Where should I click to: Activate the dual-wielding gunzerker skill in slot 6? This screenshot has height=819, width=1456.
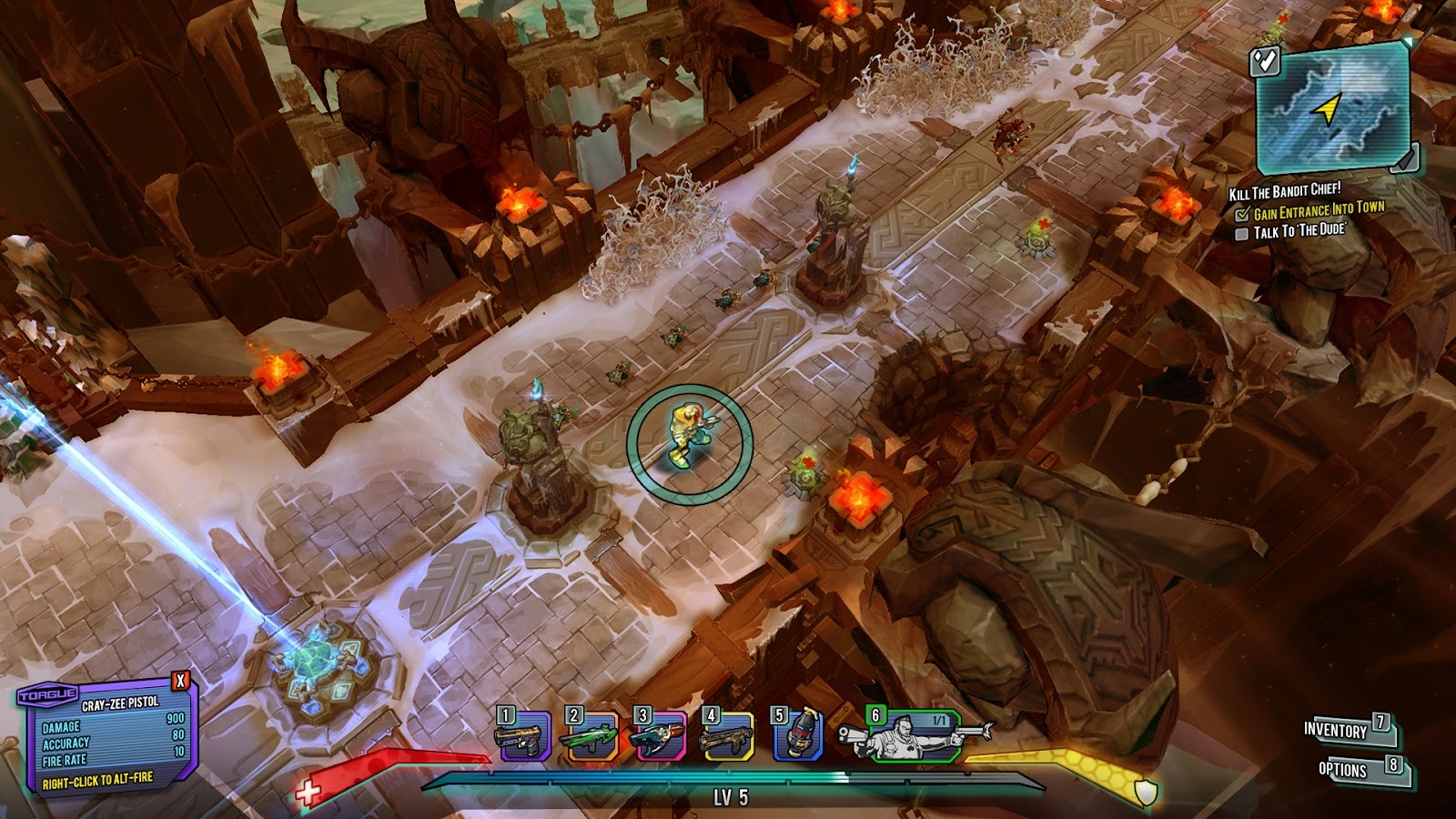915,736
